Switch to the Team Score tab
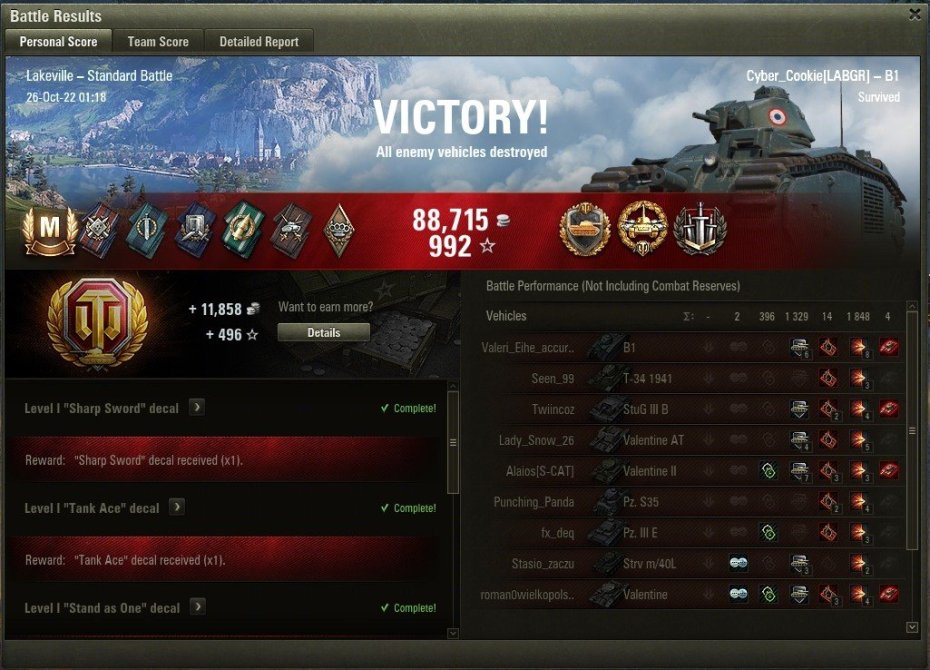The image size is (930, 670). tap(158, 42)
